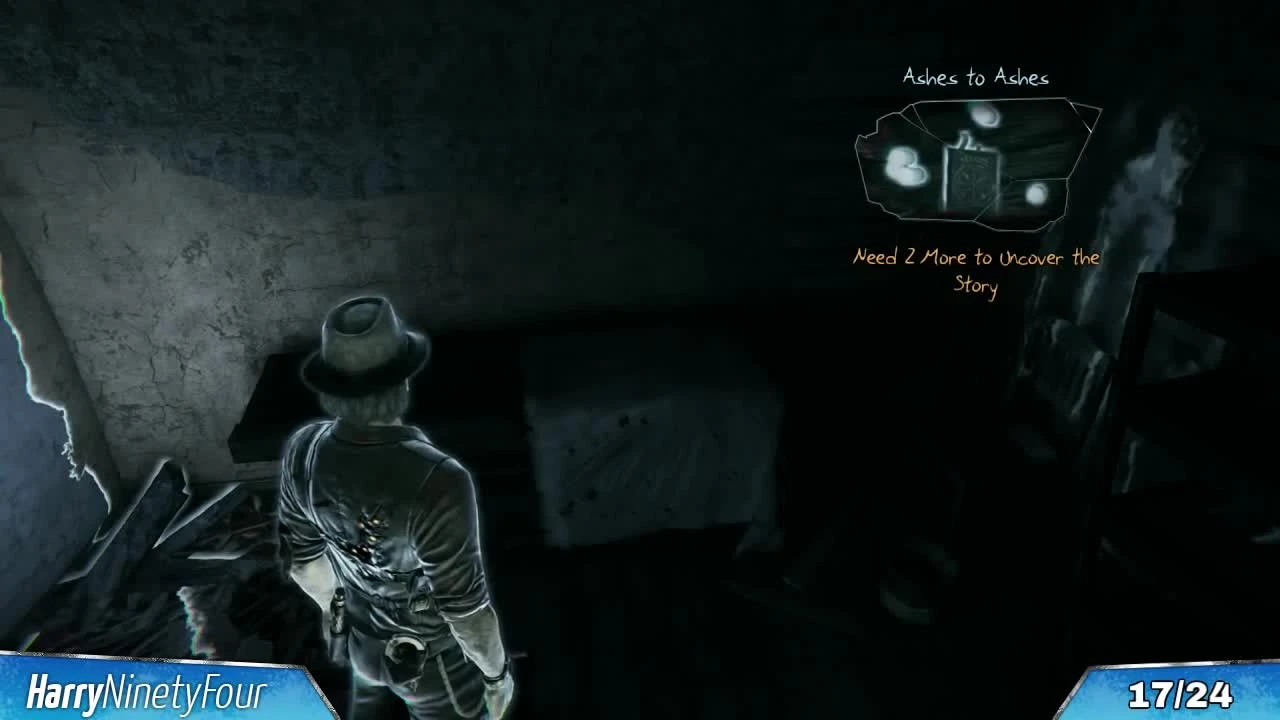Click the engraved cross on the lighter artwork
Screen dimensions: 1280x720
(969, 181)
